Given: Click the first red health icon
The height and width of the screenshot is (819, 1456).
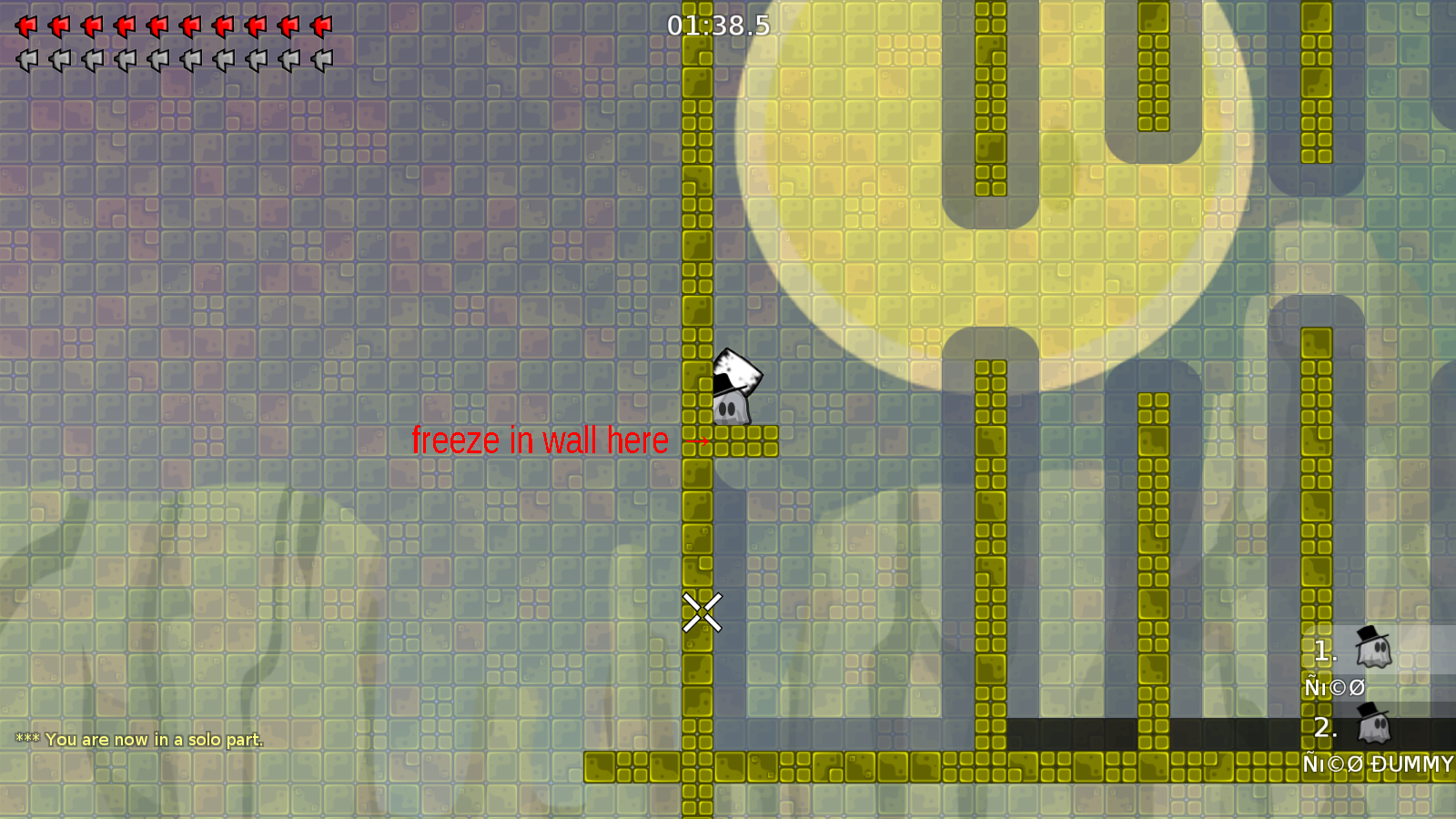Looking at the screenshot, I should tap(25, 25).
